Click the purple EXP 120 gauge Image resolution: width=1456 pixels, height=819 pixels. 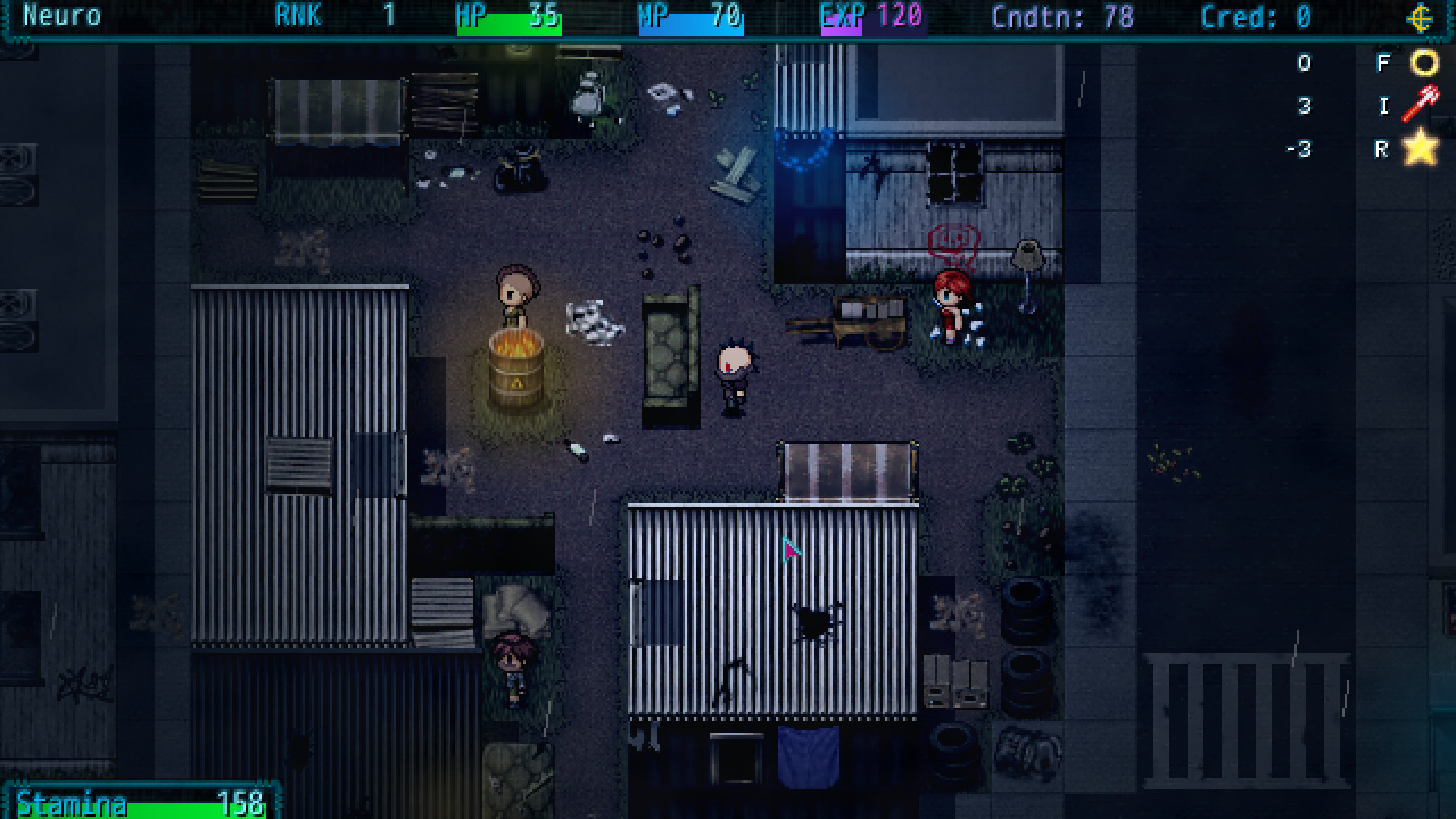(x=872, y=18)
